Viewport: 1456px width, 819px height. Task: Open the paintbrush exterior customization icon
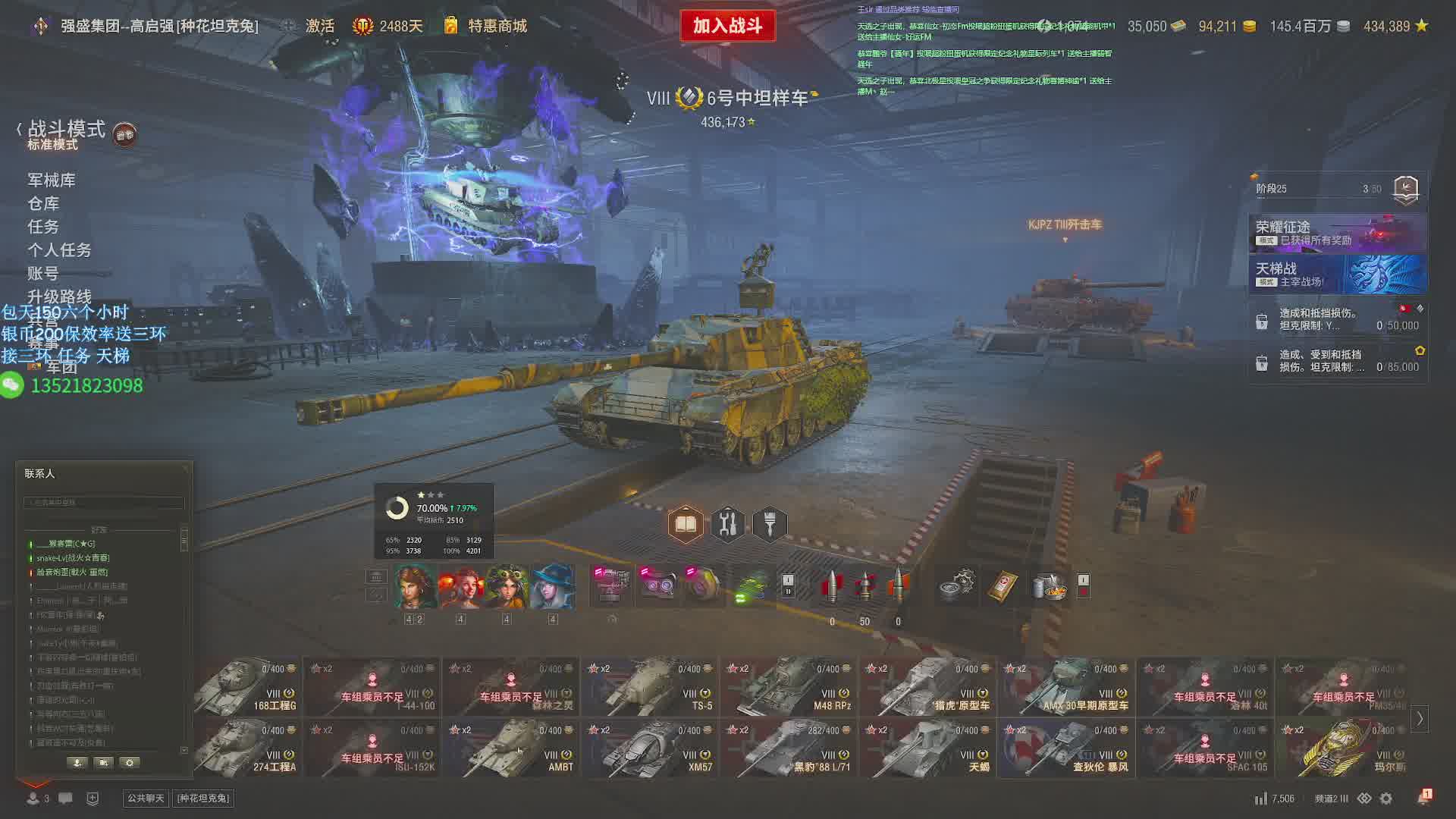pos(770,524)
